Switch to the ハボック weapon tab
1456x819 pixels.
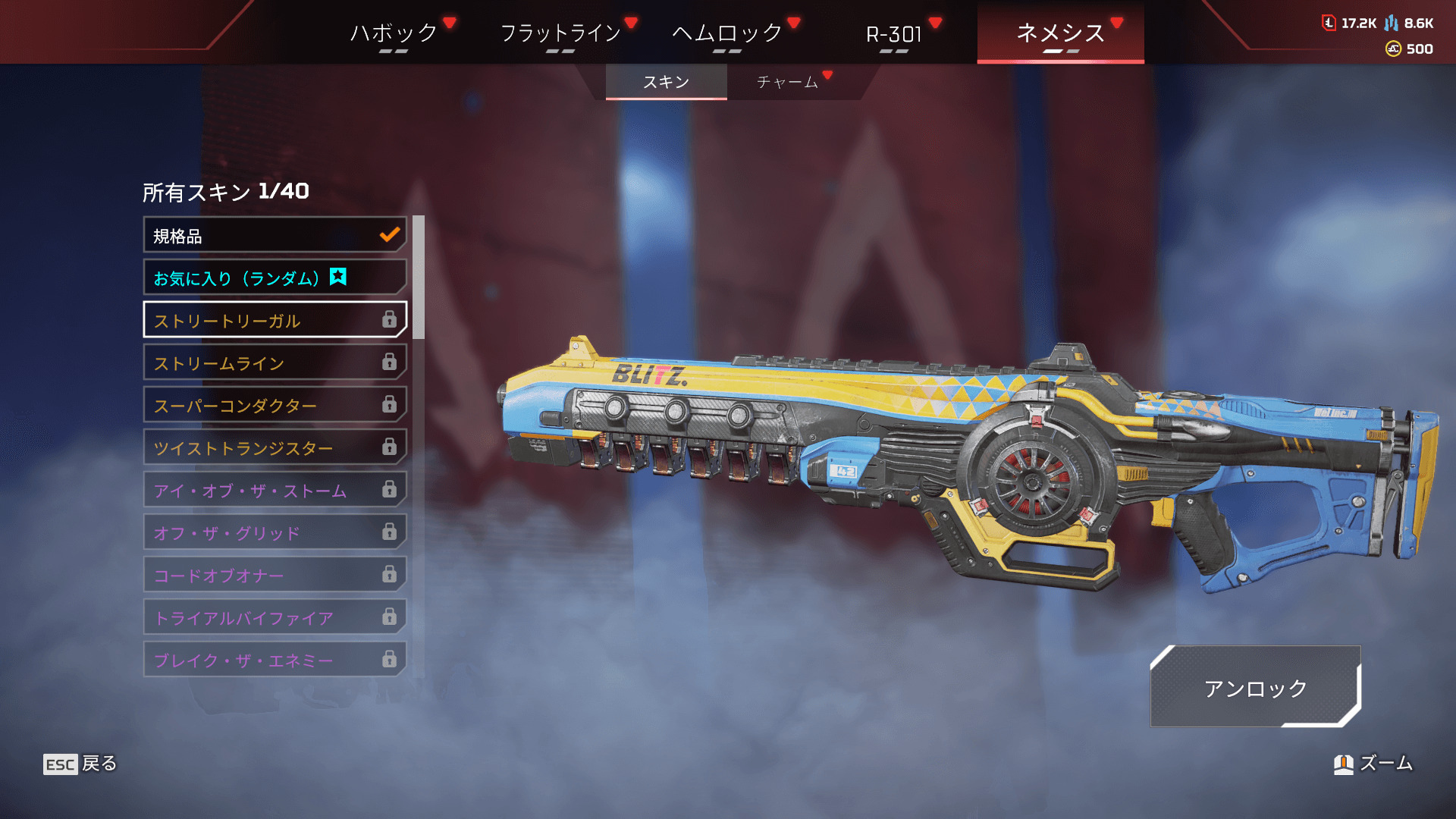[x=394, y=33]
